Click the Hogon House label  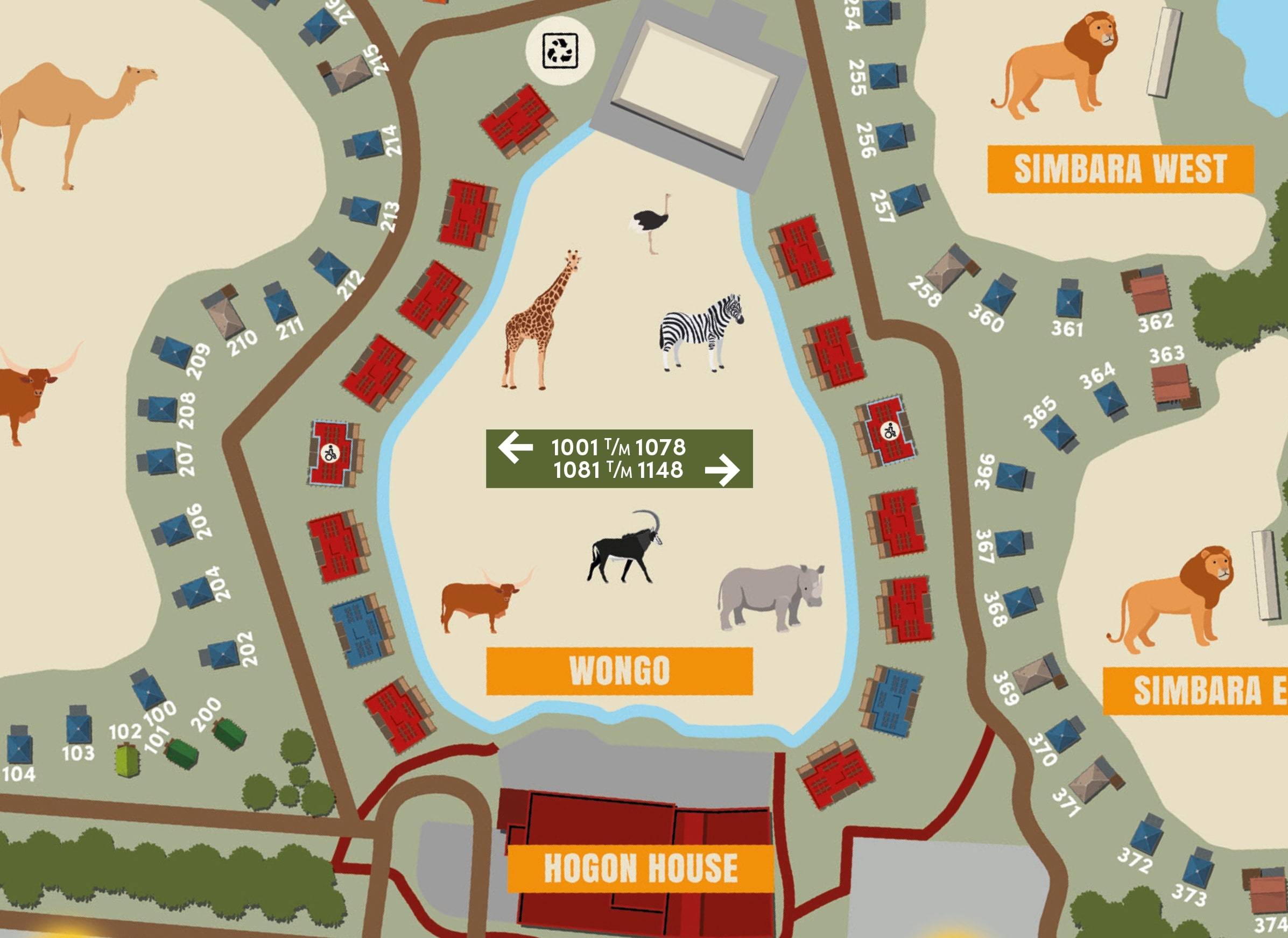tap(640, 868)
